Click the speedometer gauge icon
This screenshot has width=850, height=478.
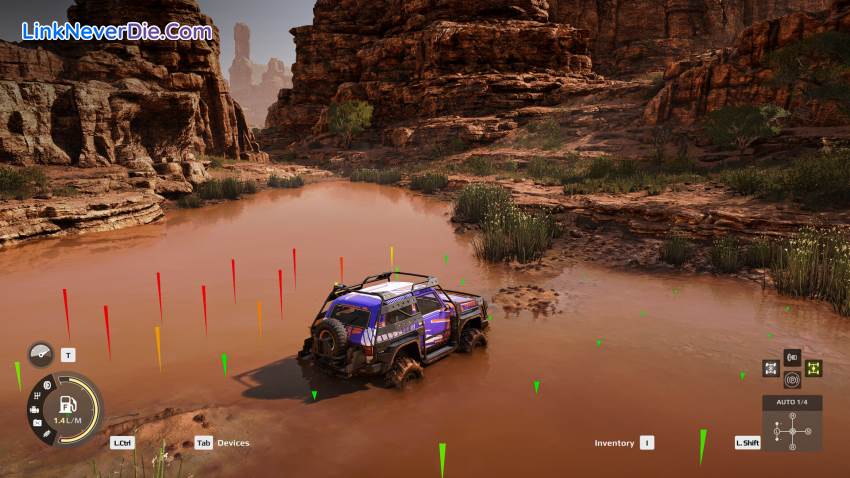point(41,354)
